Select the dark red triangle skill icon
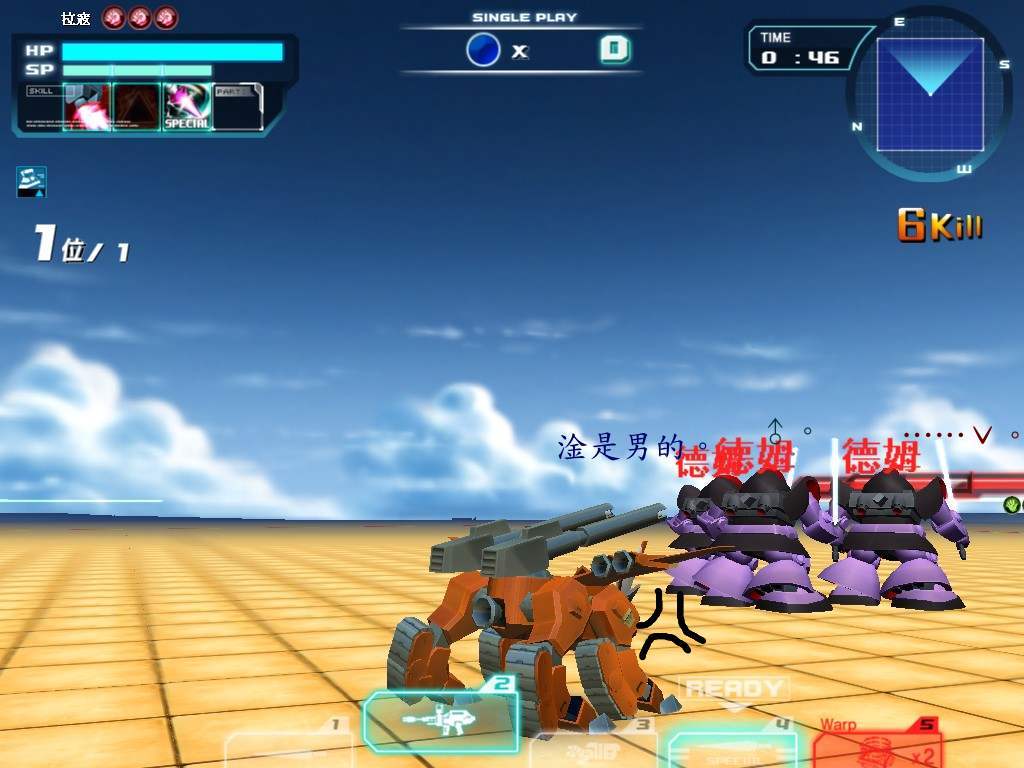Viewport: 1024px width, 768px height. pos(137,107)
